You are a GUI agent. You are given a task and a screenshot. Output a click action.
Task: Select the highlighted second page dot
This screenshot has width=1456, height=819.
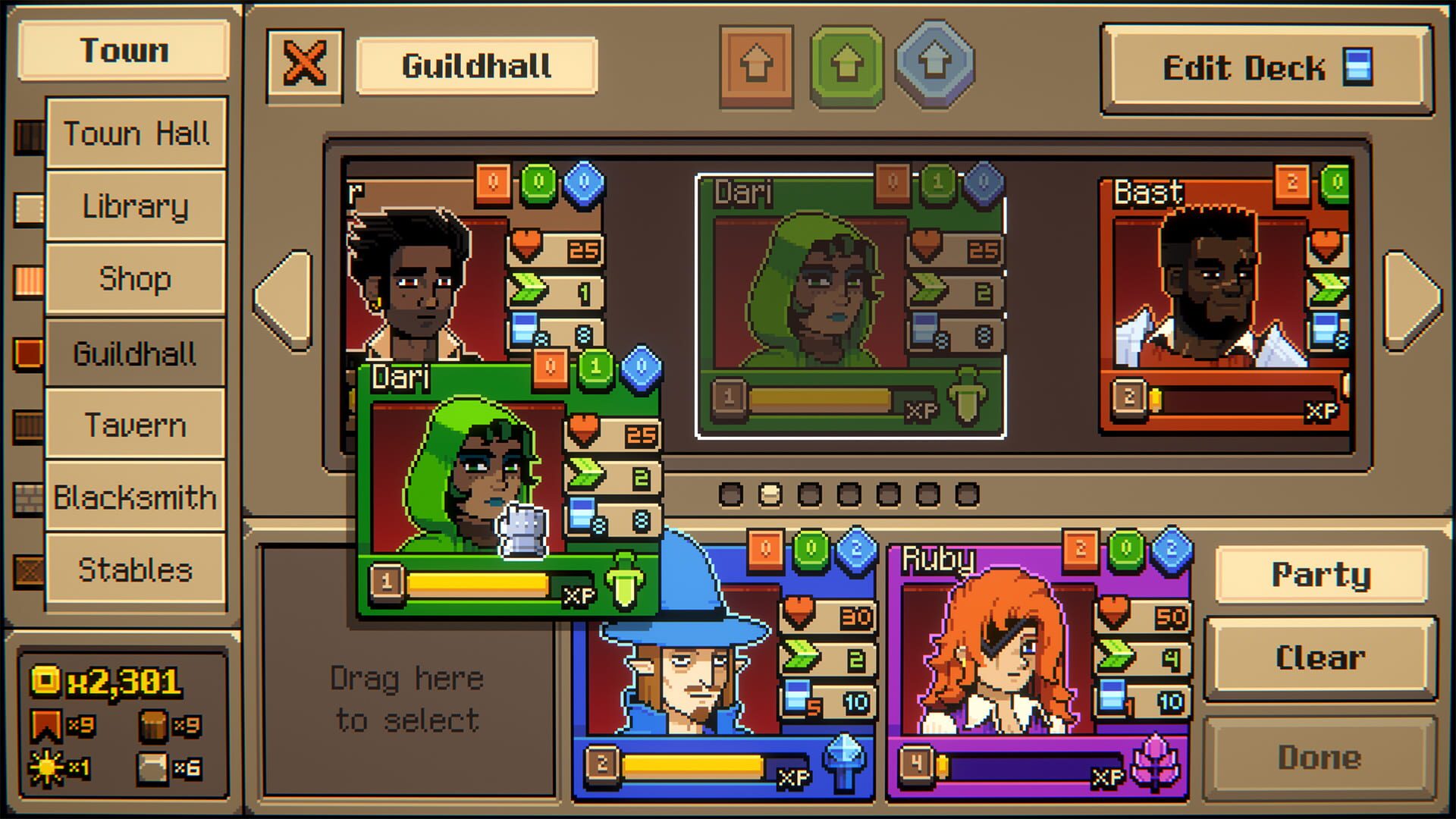(x=770, y=494)
